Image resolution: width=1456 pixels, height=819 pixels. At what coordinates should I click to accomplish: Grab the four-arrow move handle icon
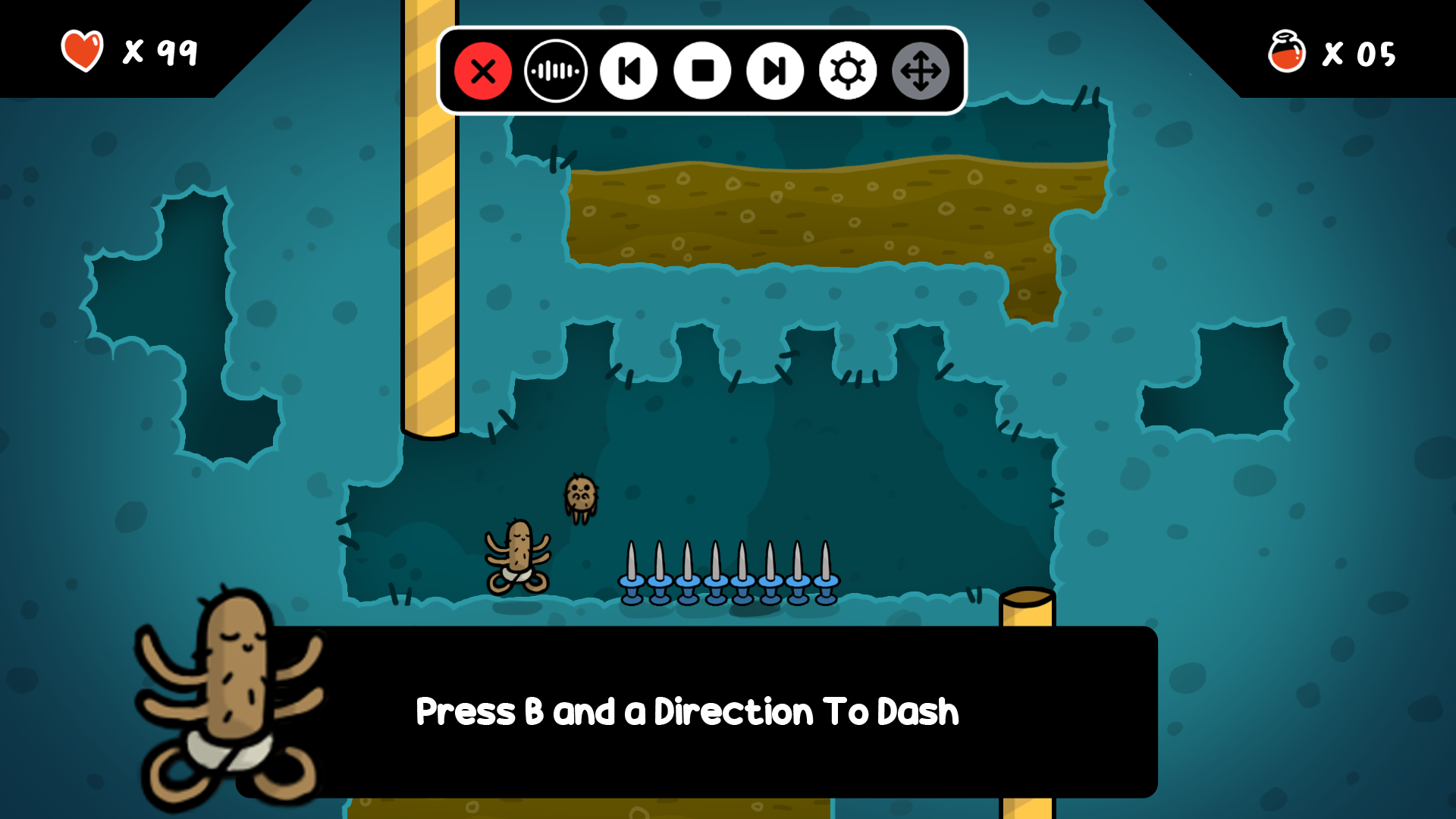click(920, 71)
